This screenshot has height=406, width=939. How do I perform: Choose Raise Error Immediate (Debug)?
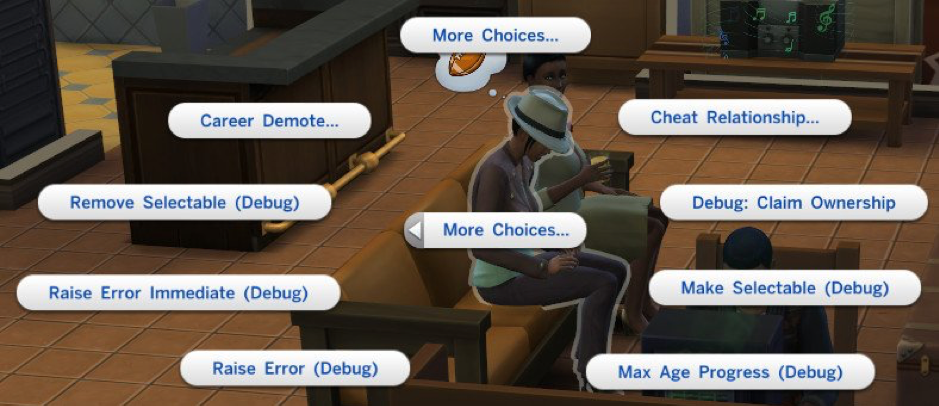(x=178, y=293)
